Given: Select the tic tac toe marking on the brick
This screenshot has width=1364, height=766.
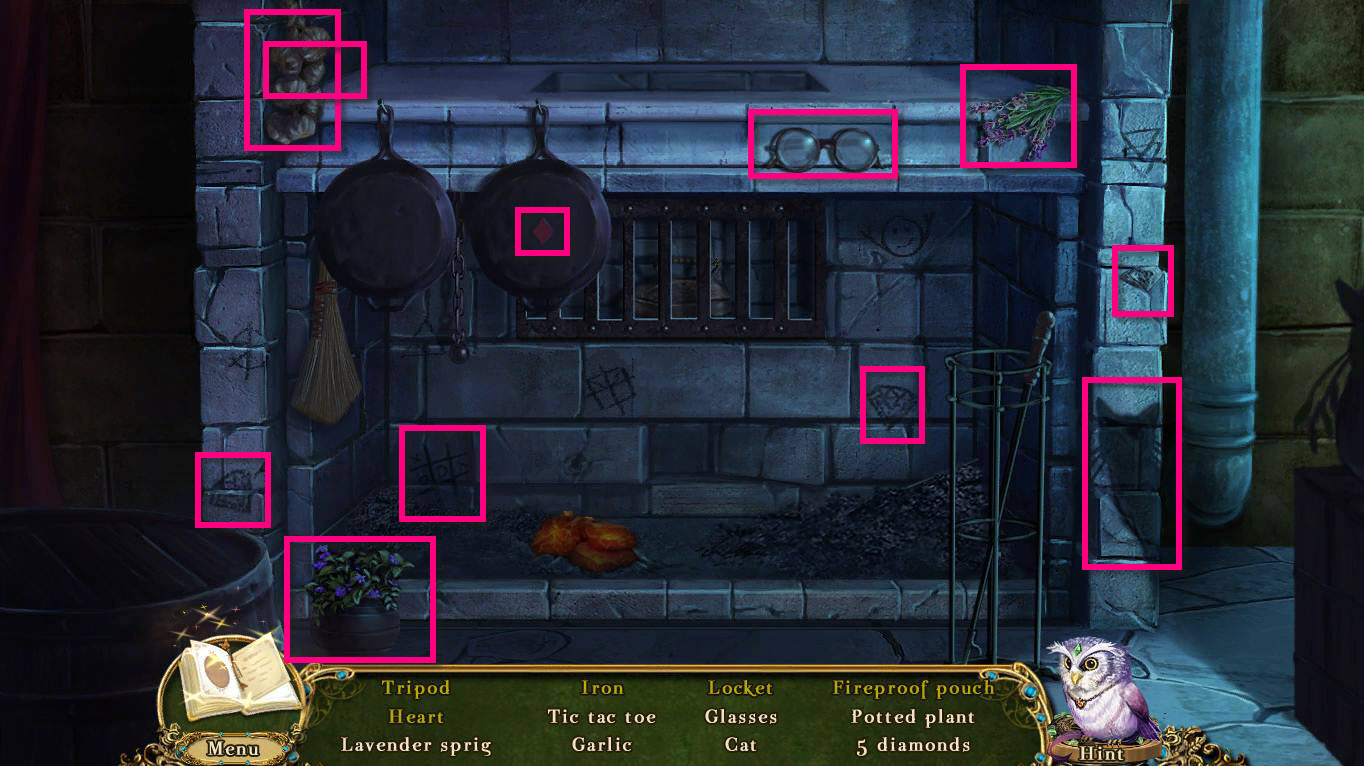Looking at the screenshot, I should point(442,471).
